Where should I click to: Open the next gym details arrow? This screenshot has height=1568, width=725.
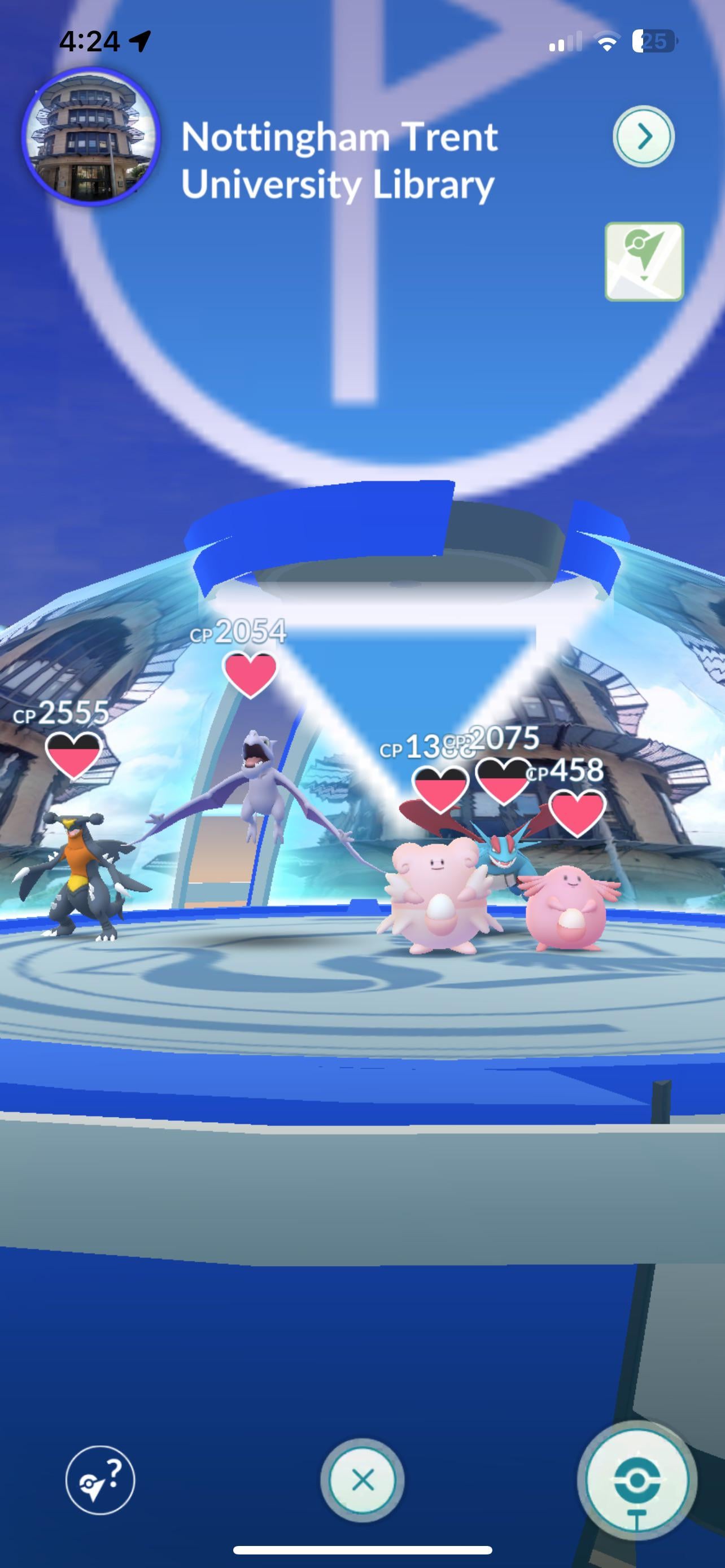click(644, 137)
